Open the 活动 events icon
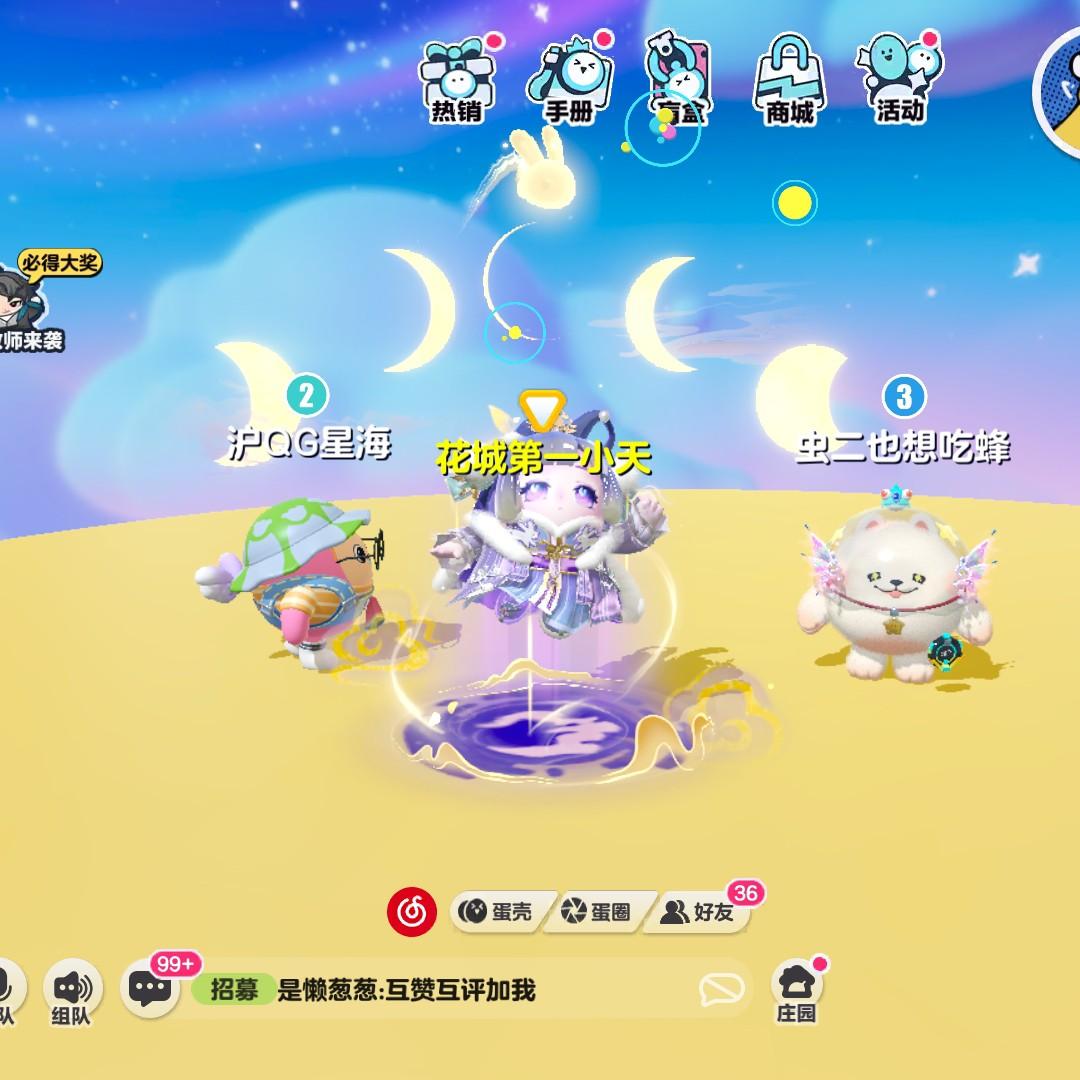This screenshot has width=1080, height=1080. pos(899,80)
